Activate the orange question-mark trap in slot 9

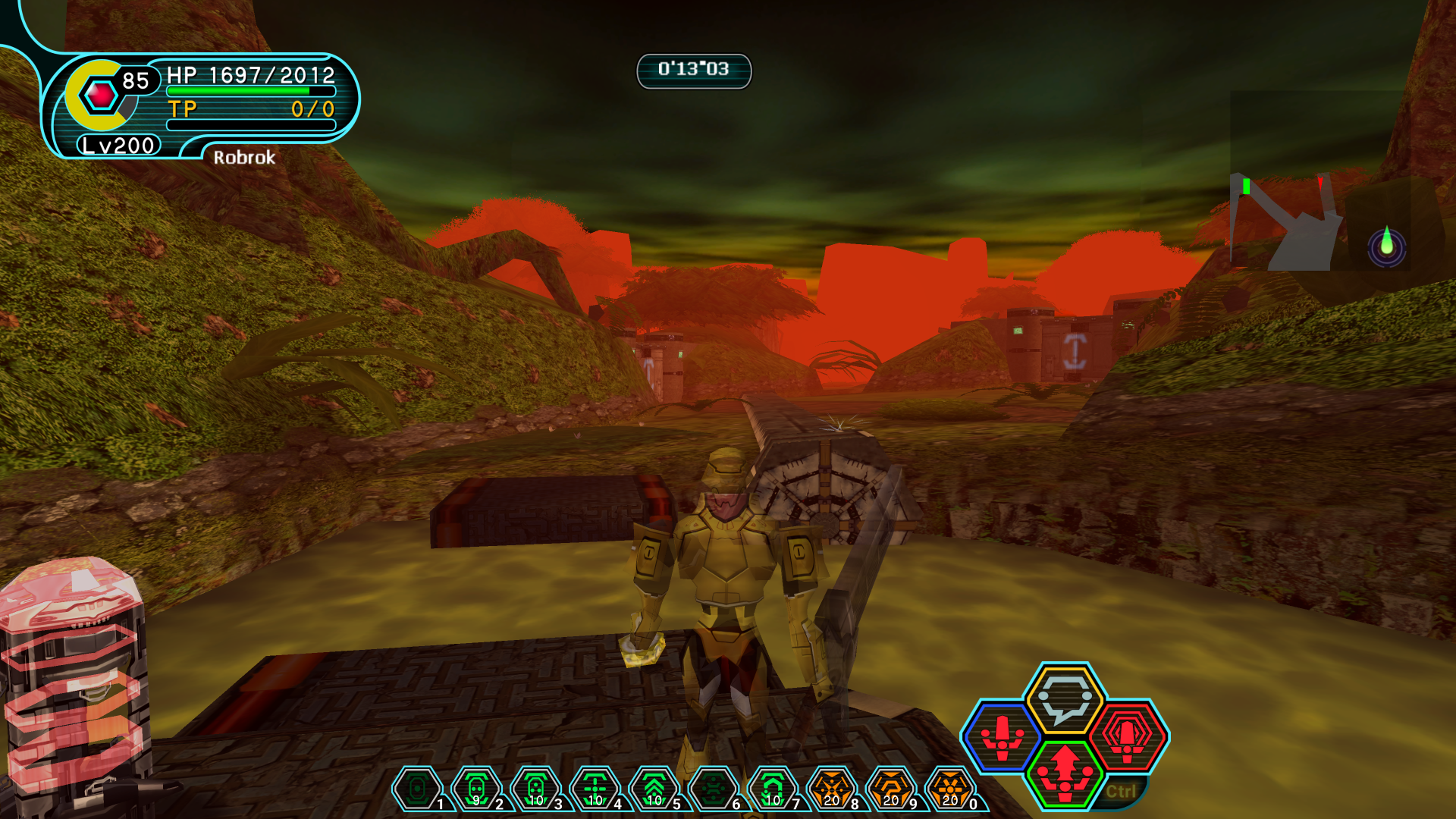tap(891, 789)
